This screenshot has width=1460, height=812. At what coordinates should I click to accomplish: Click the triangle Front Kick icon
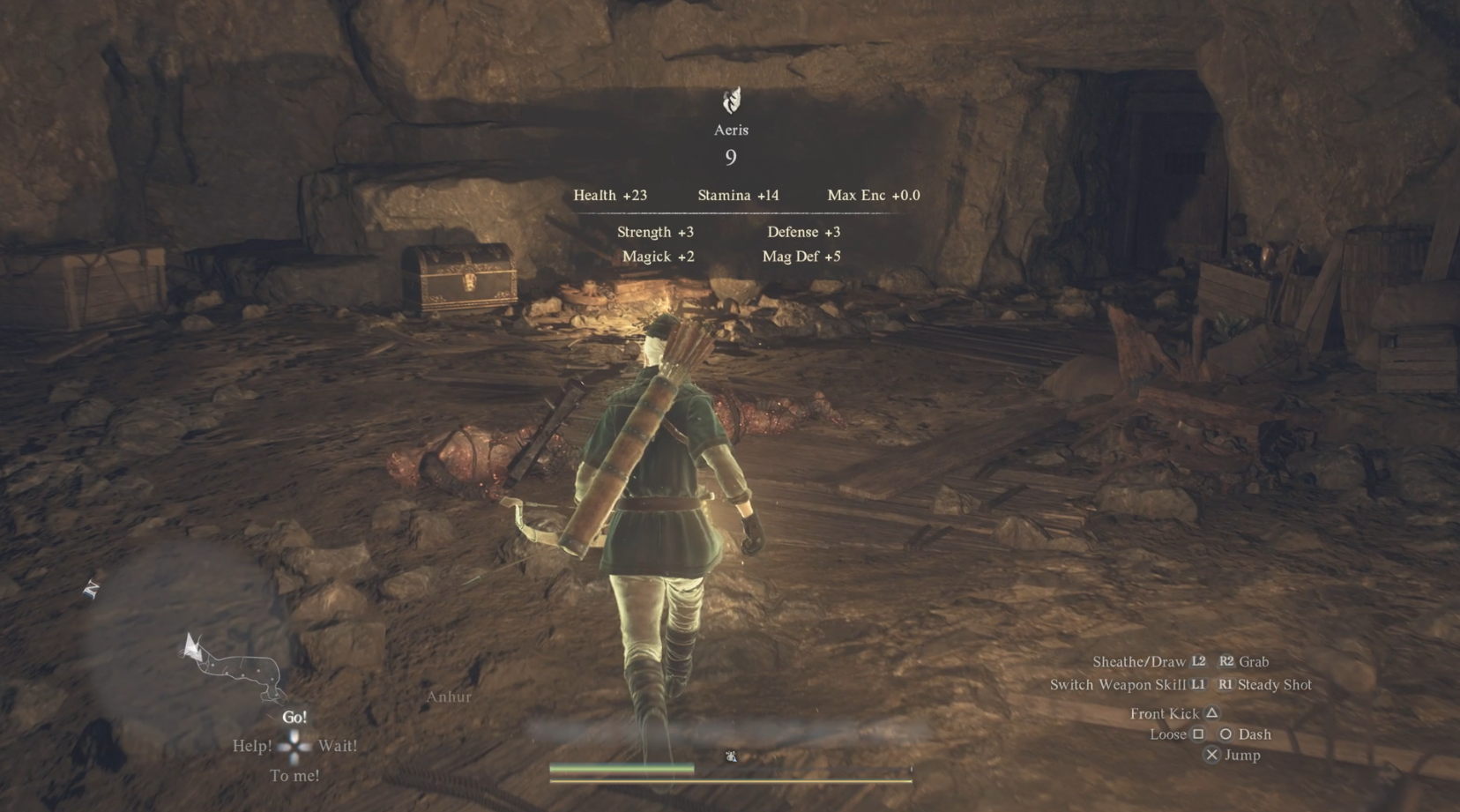1210,712
